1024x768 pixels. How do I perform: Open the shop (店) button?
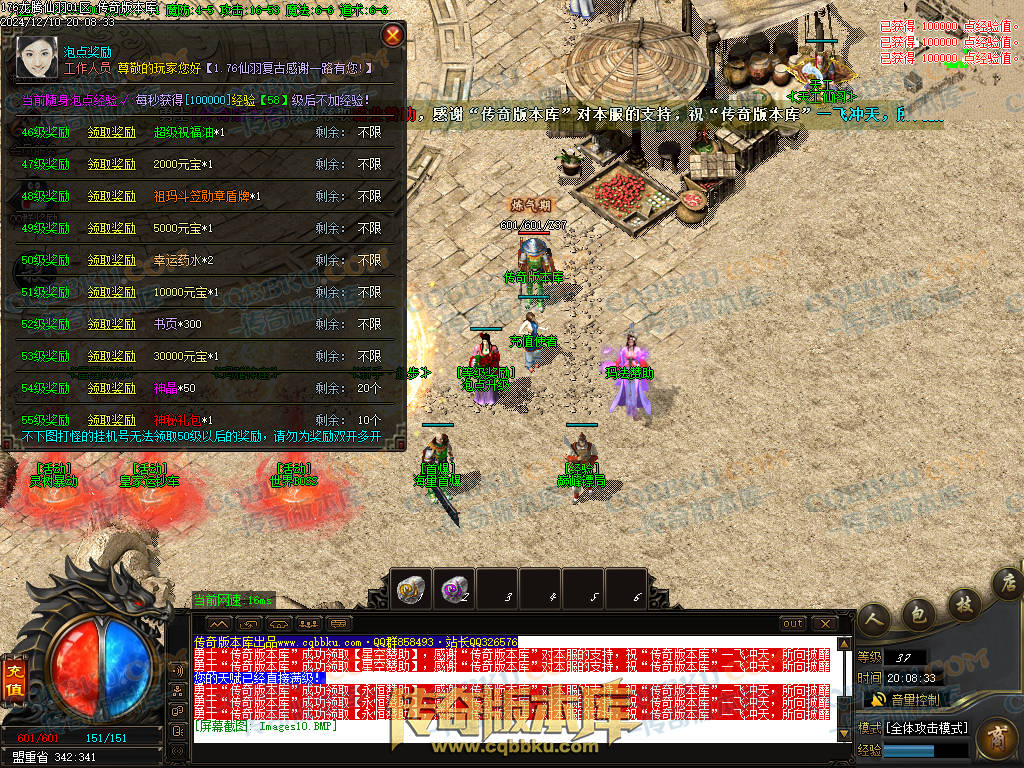[1007, 582]
